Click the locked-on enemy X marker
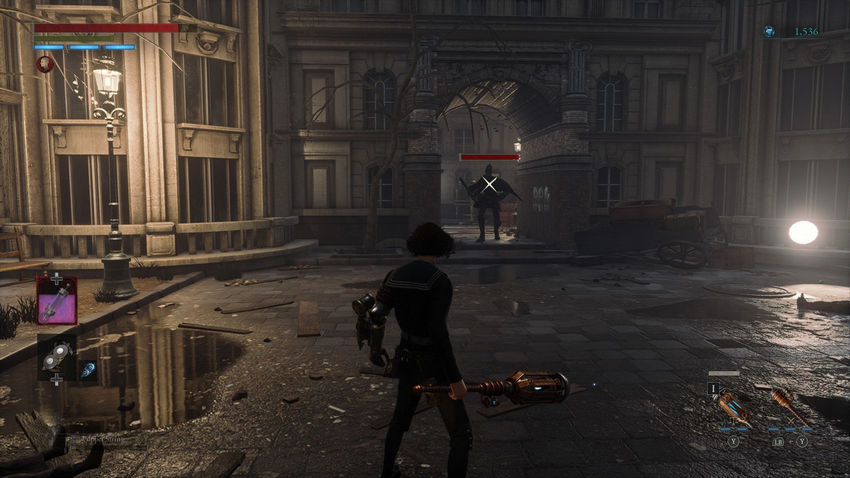This screenshot has width=850, height=478. pyautogui.click(x=489, y=183)
